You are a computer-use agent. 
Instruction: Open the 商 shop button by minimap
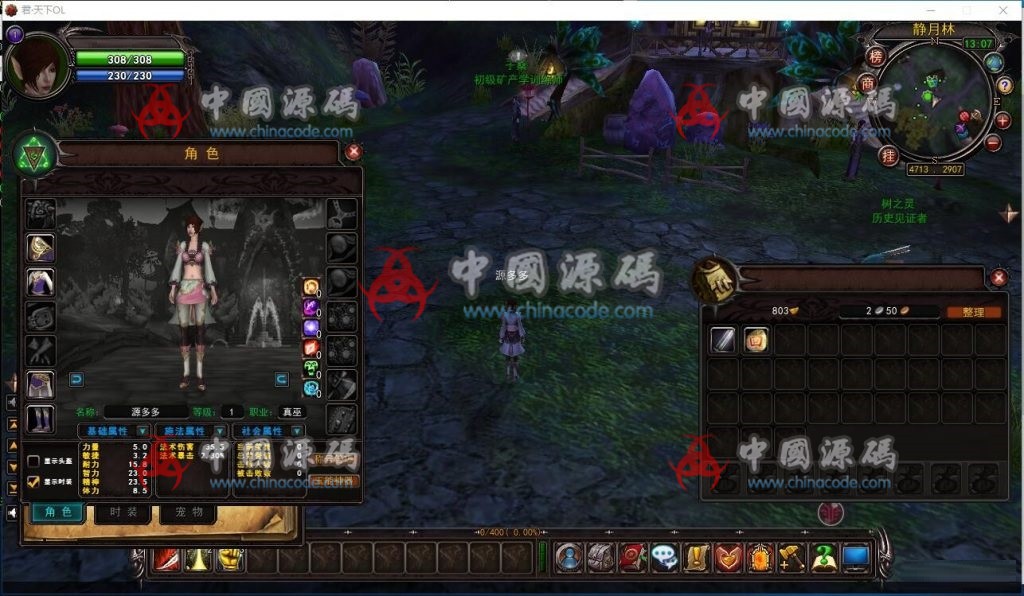[868, 83]
